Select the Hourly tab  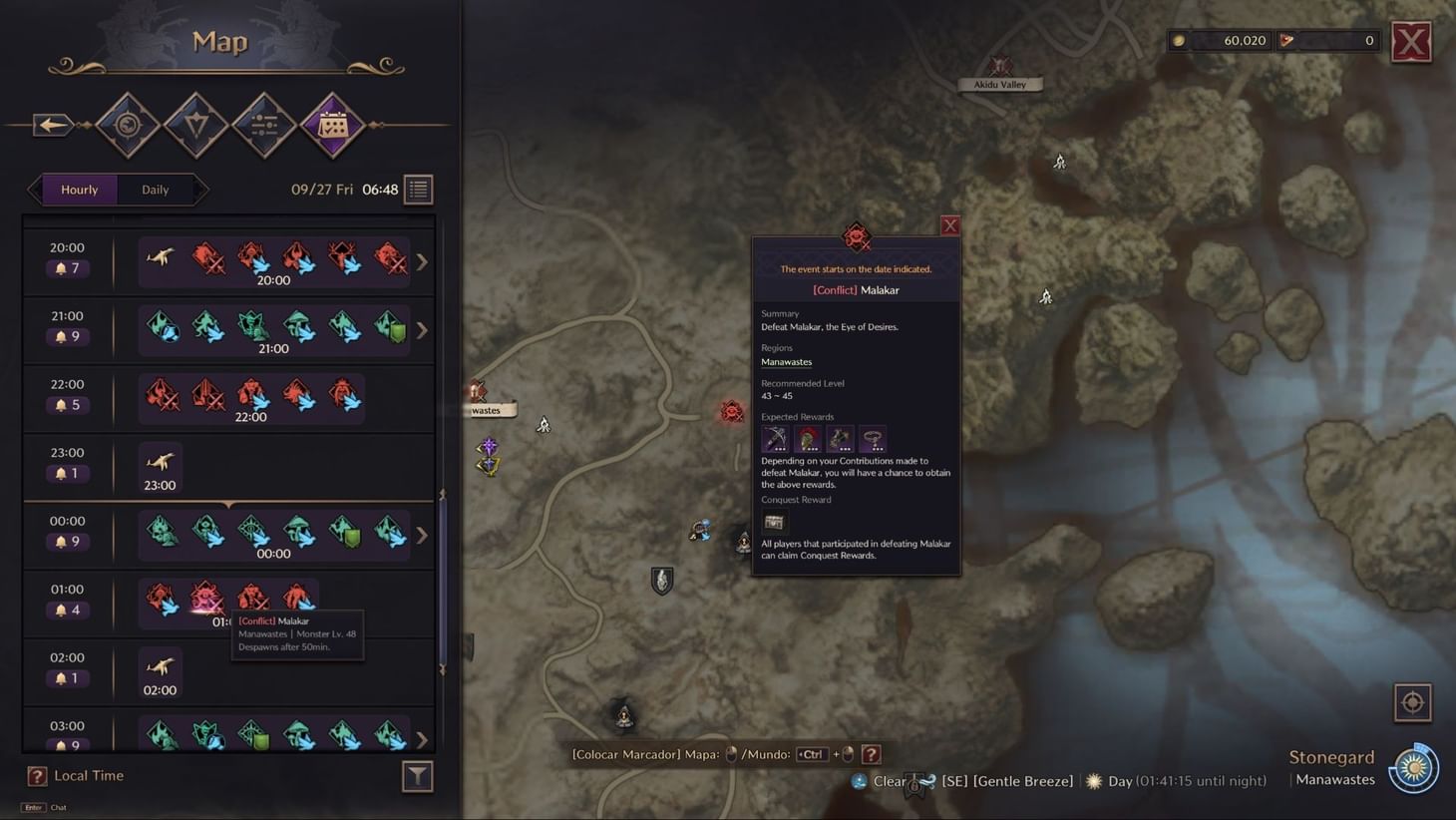point(79,190)
